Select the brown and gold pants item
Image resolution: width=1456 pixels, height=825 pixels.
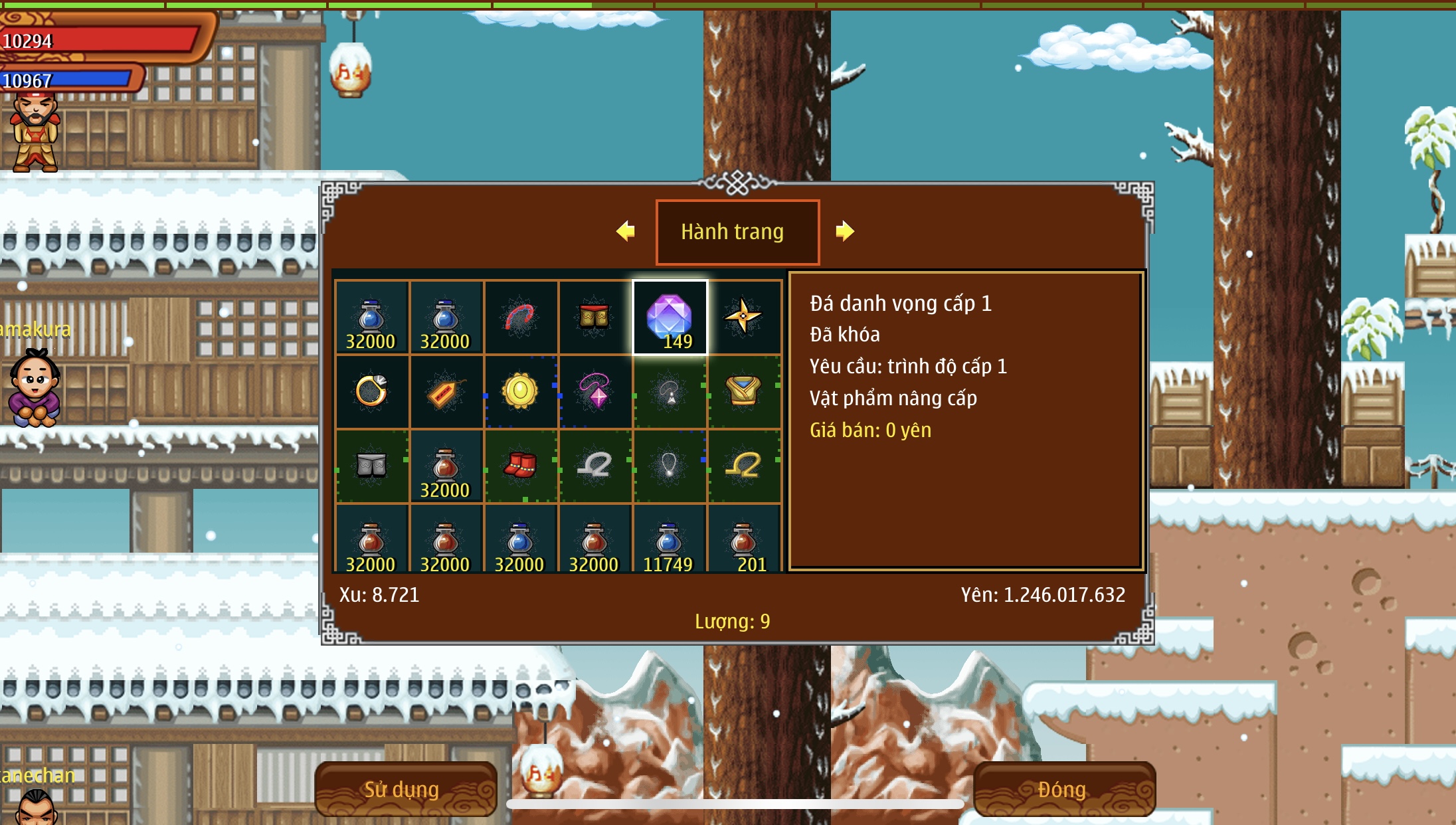click(594, 317)
